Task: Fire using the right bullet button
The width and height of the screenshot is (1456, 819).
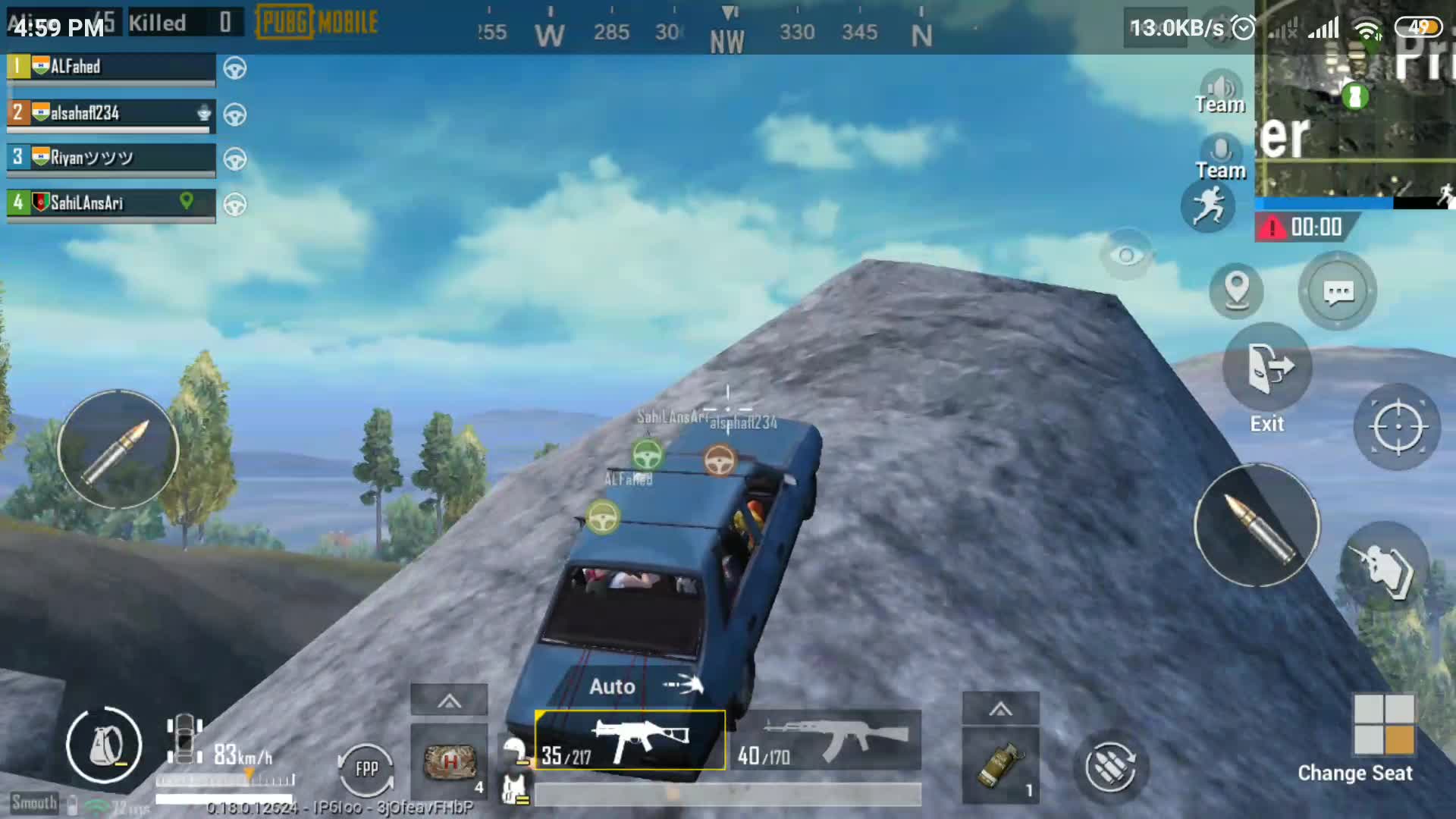Action: [x=1257, y=526]
